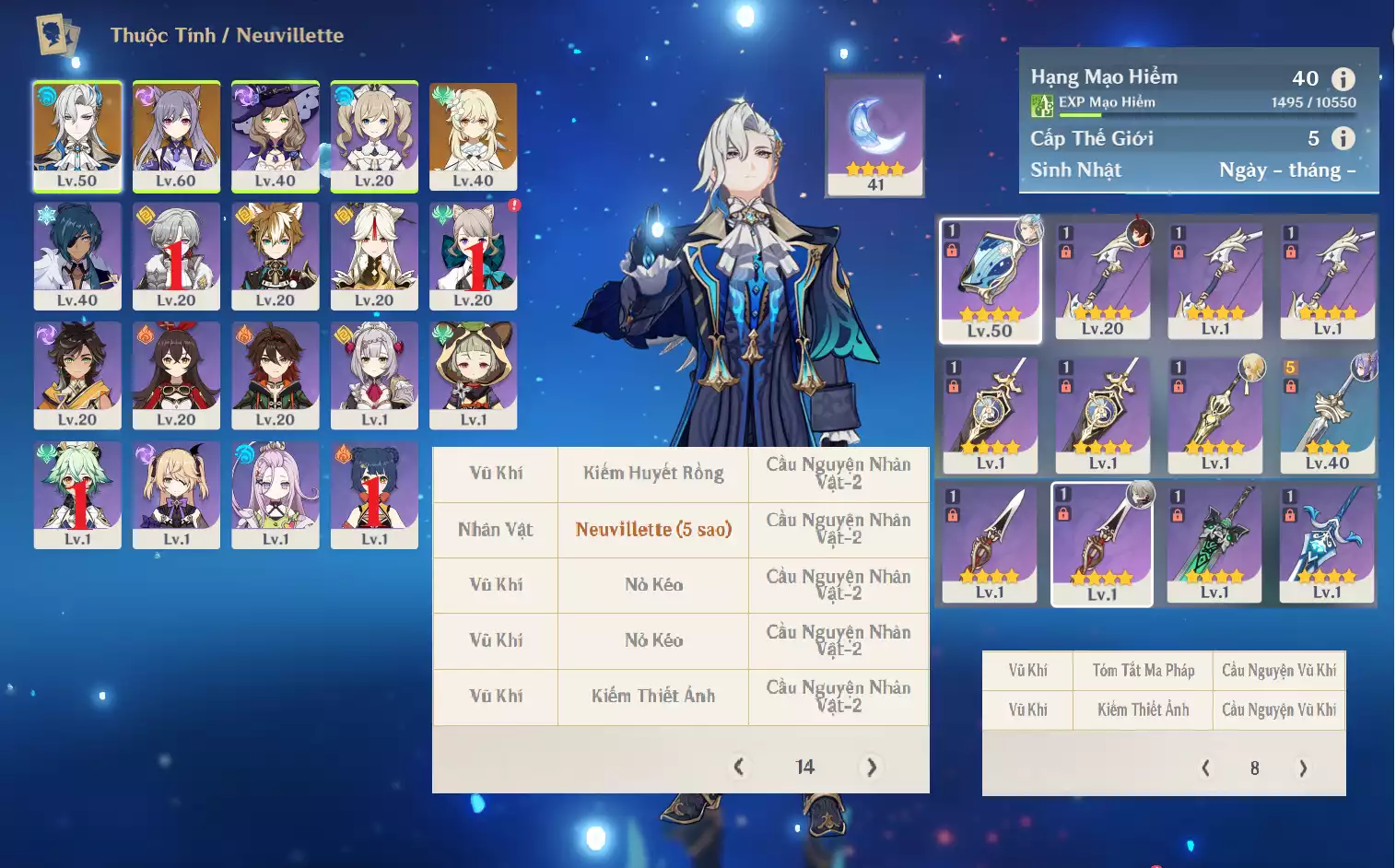Select the Lv.40 five-refinement sword slot
Screen dimensions: 1396x868
(1328, 415)
